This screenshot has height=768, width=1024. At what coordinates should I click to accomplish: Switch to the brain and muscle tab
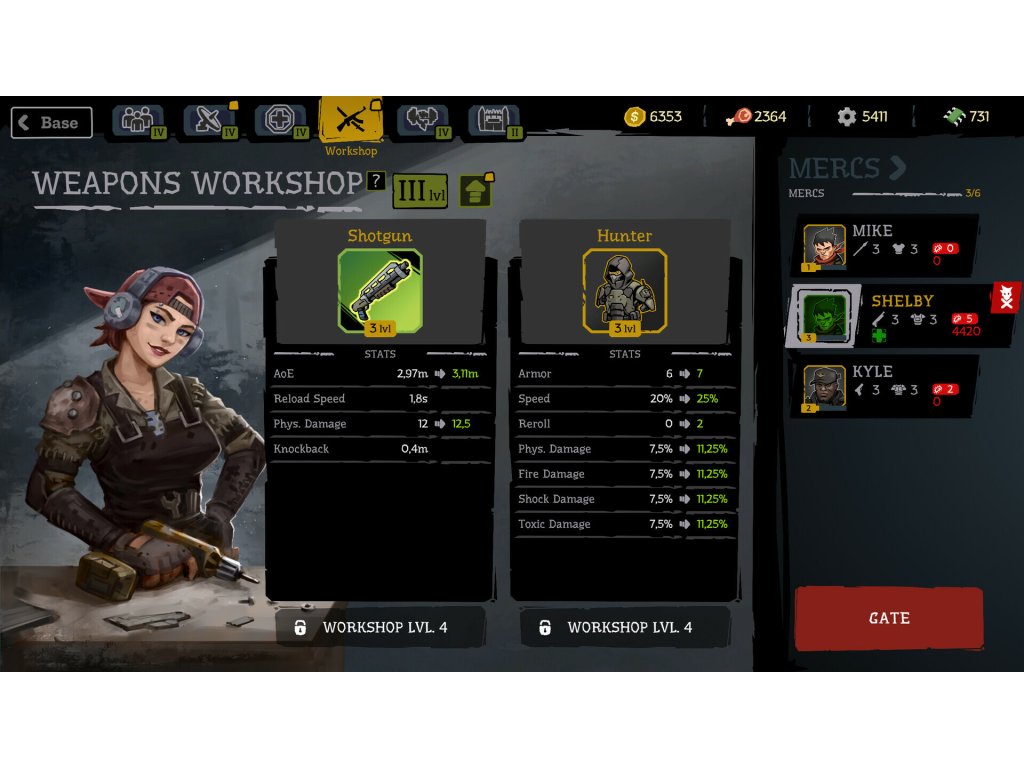tap(422, 121)
